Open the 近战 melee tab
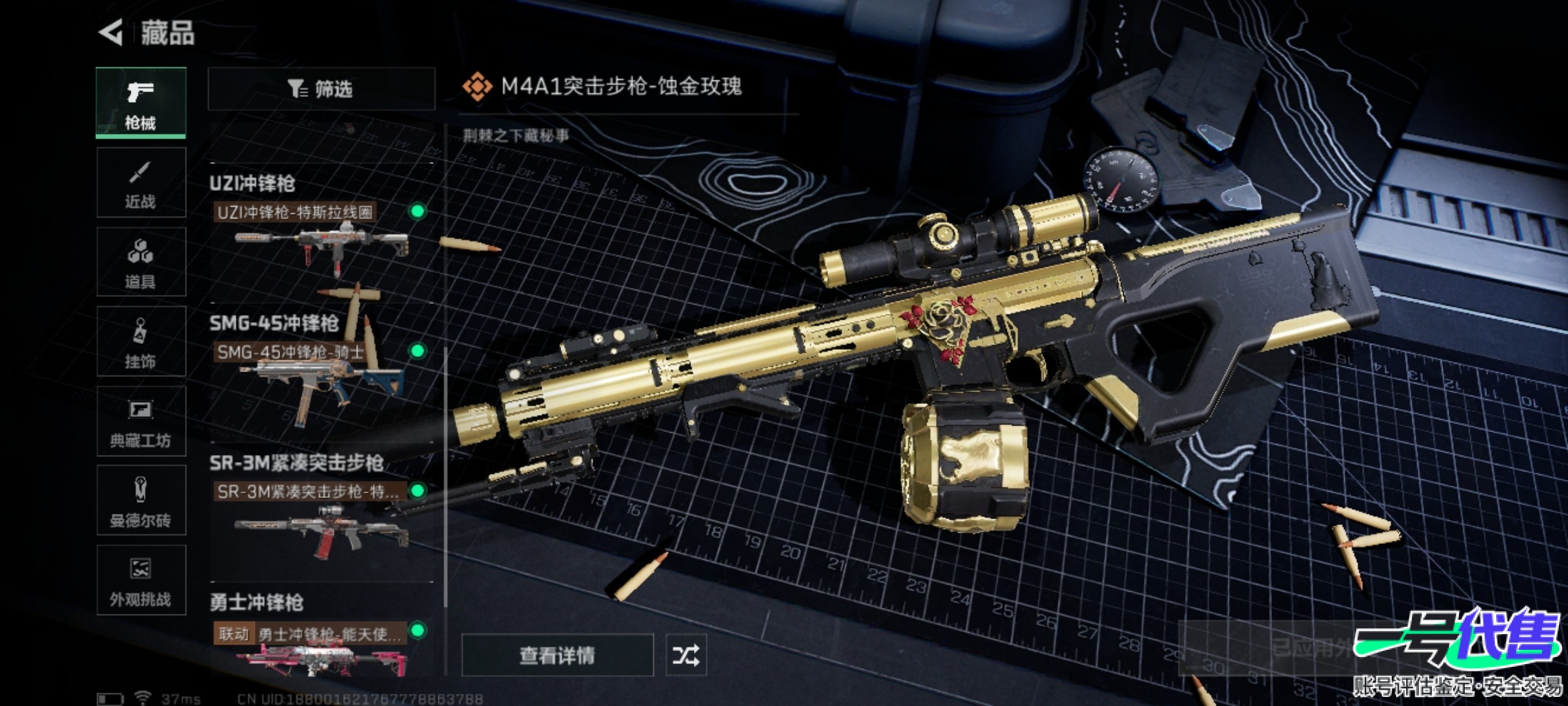This screenshot has height=706, width=1568. [141, 183]
